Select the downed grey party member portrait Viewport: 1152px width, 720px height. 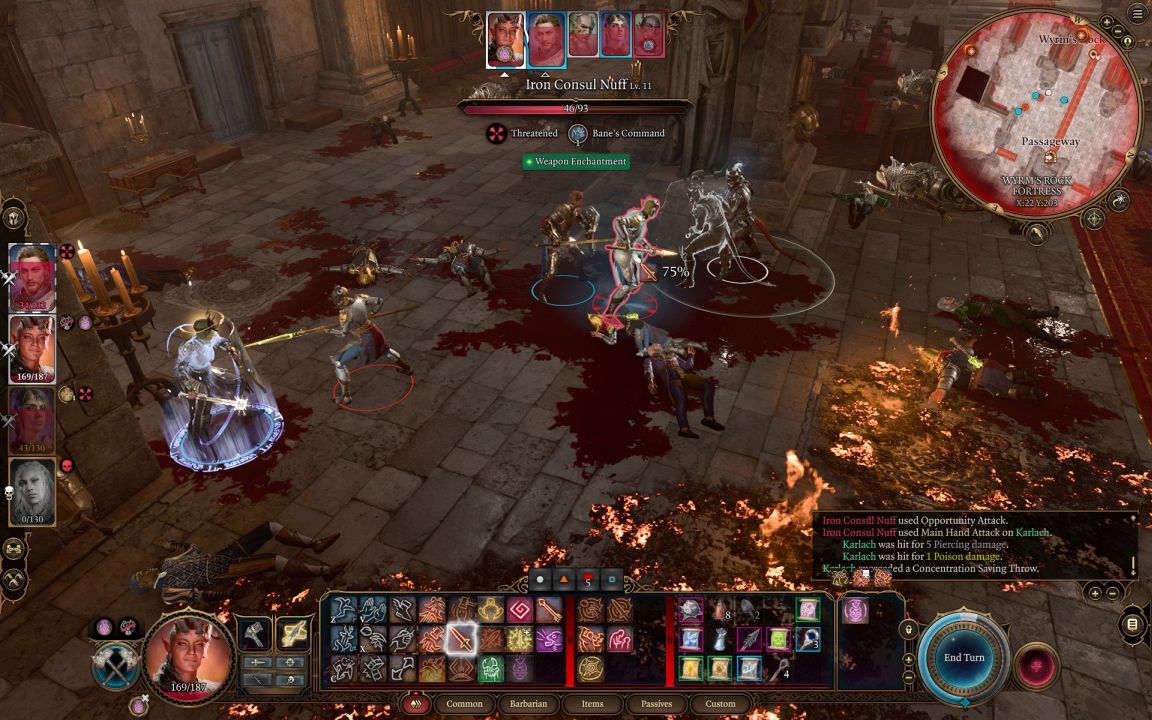[x=32, y=490]
